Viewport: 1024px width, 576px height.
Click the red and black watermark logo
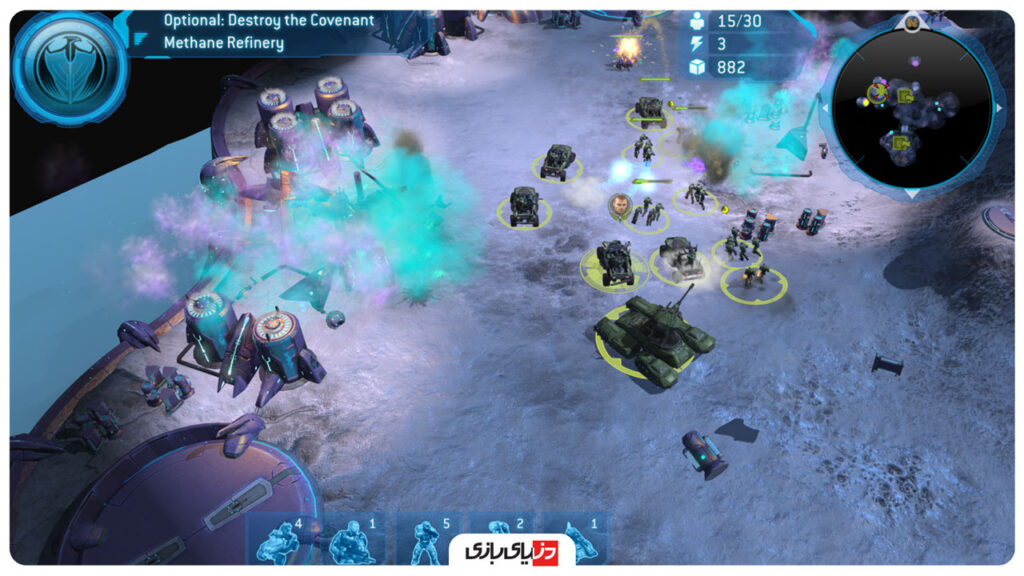[508, 550]
